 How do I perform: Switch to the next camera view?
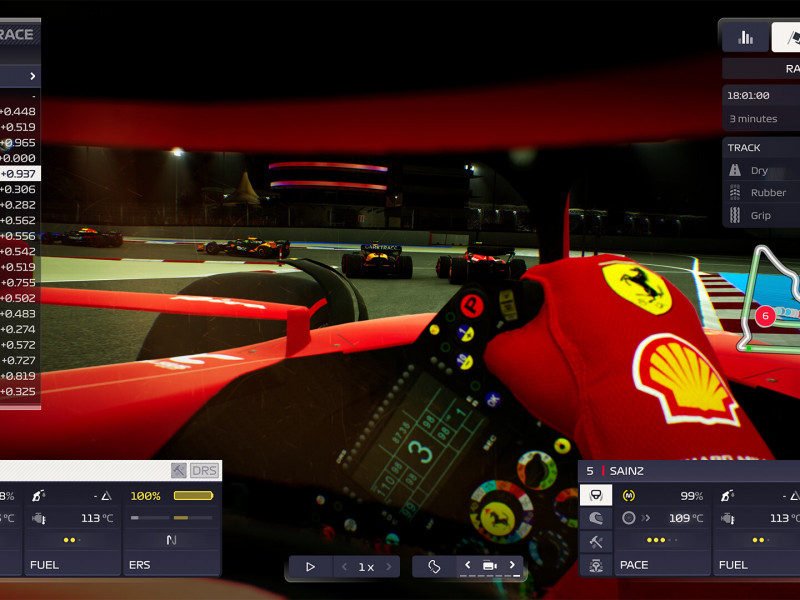click(512, 565)
